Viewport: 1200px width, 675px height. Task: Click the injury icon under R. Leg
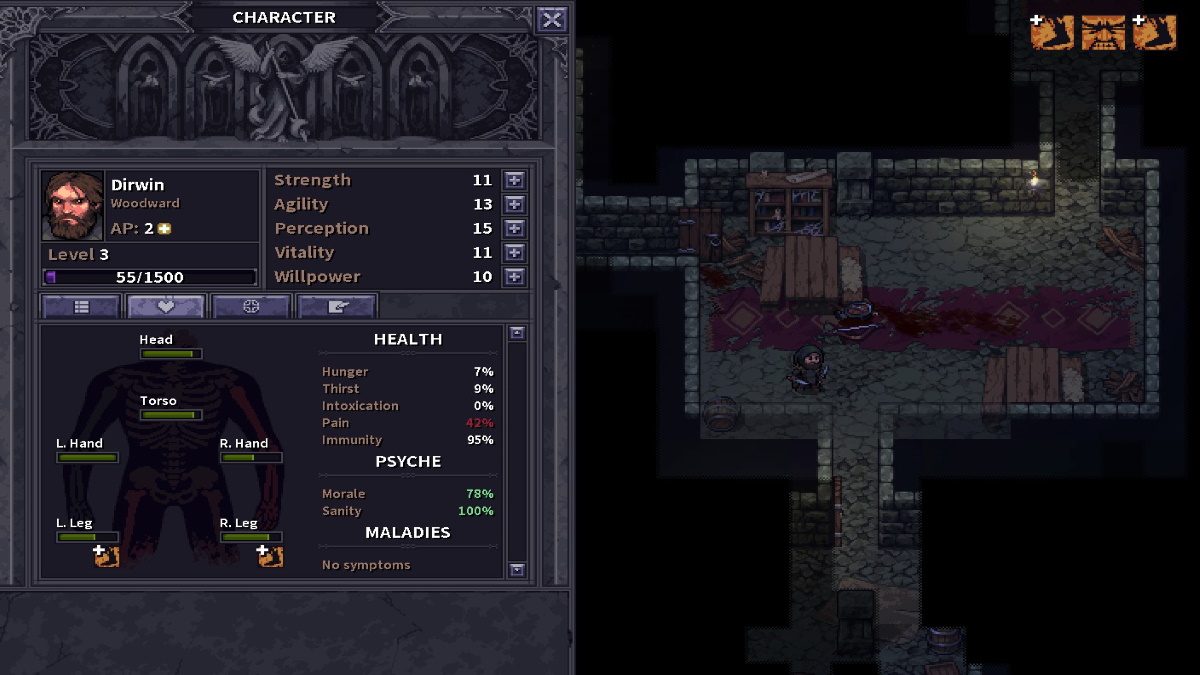(270, 556)
